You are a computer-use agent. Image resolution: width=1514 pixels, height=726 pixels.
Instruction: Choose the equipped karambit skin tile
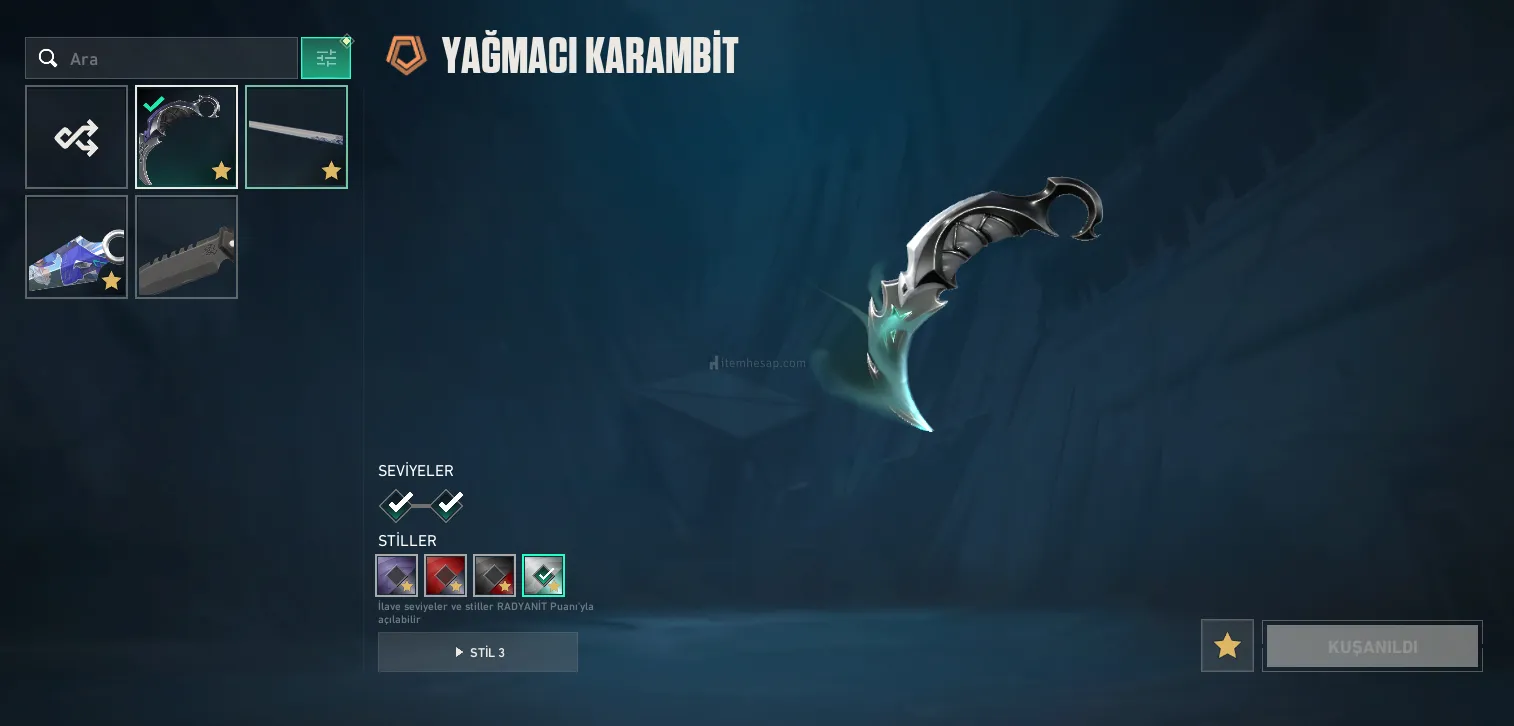coord(187,137)
